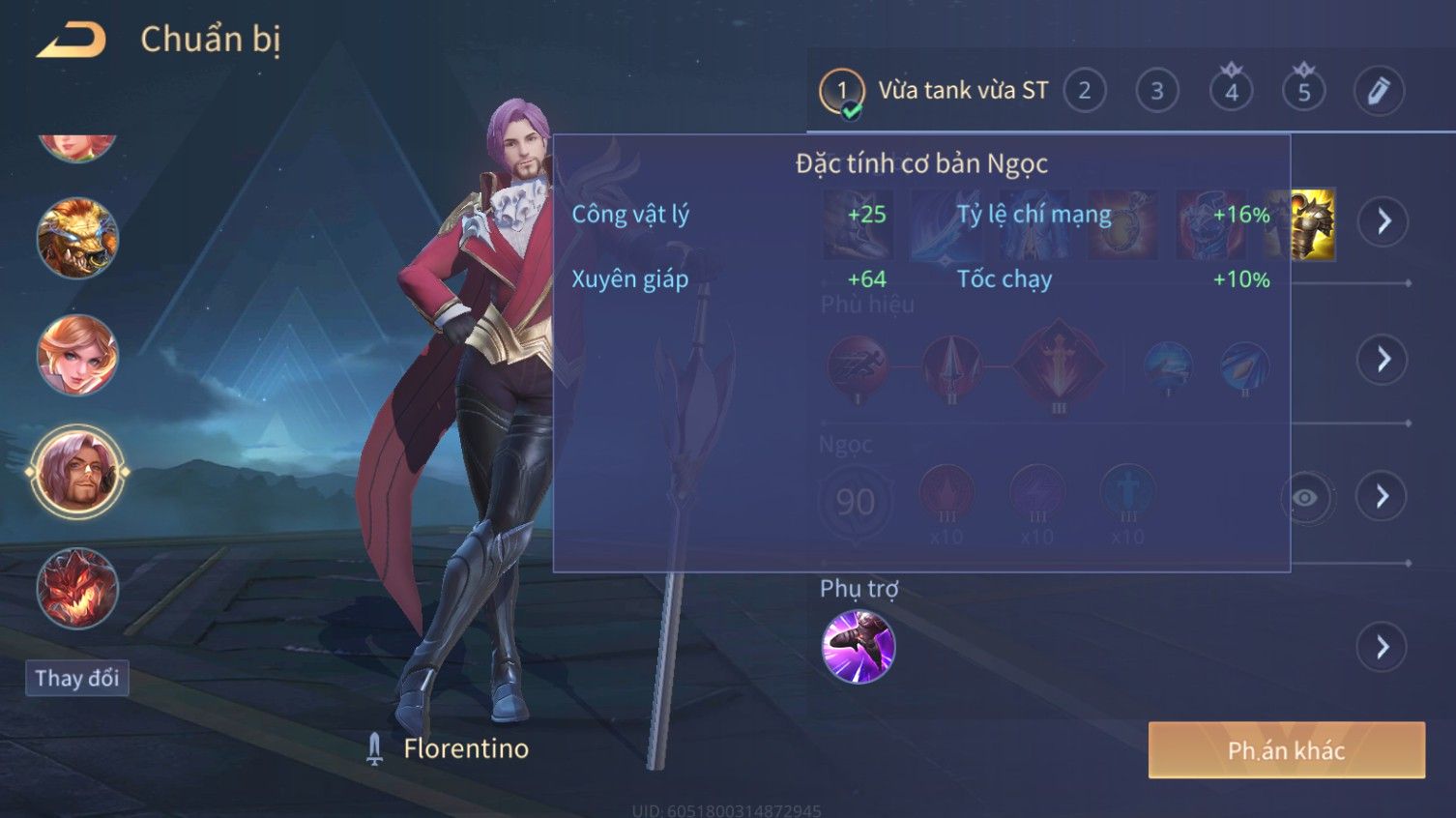This screenshot has height=818, width=1456.
Task: Open the equipment items arrow
Action: [1383, 222]
